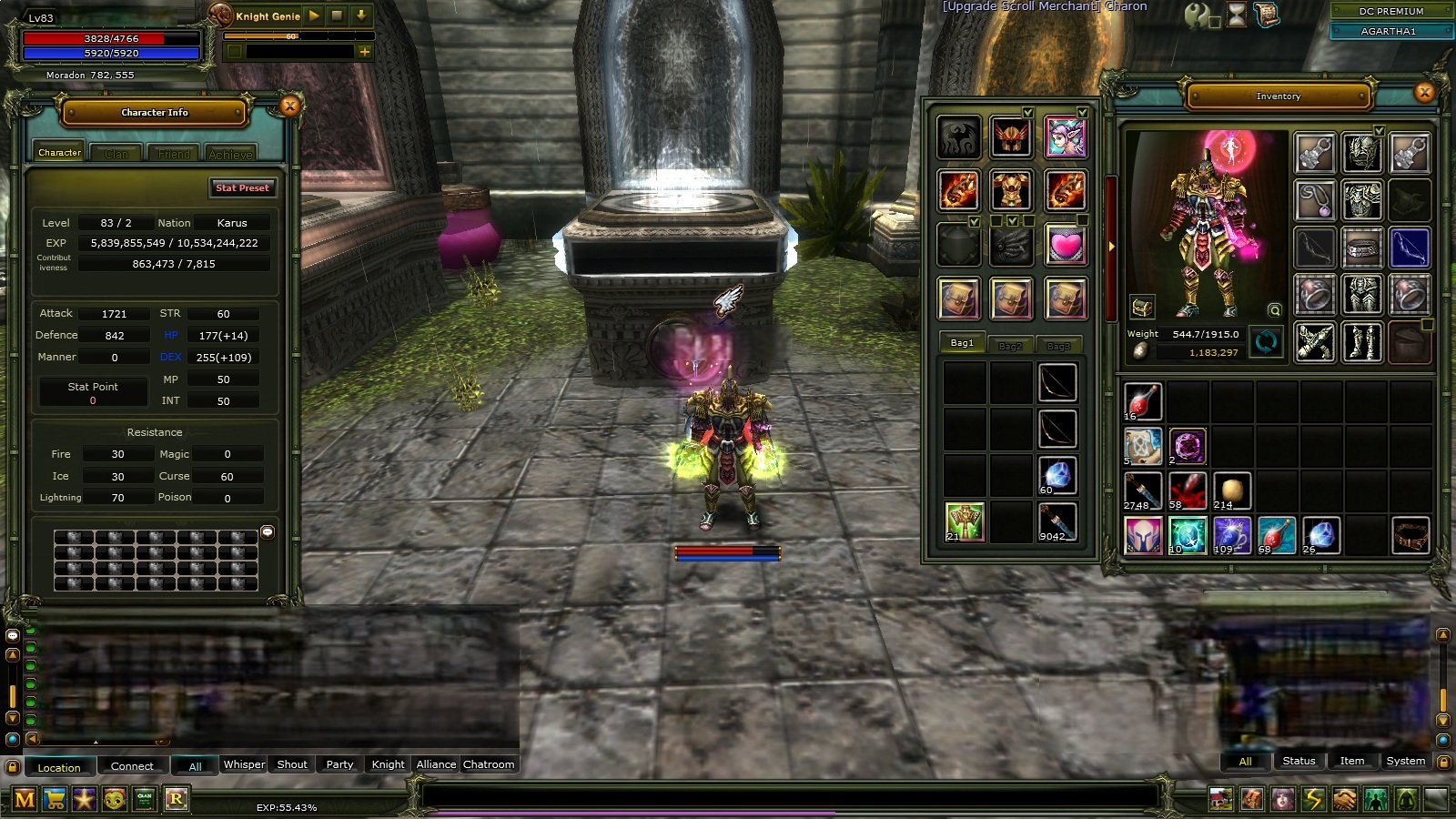
Task: Select the Whisper chat channel
Action: (x=244, y=764)
